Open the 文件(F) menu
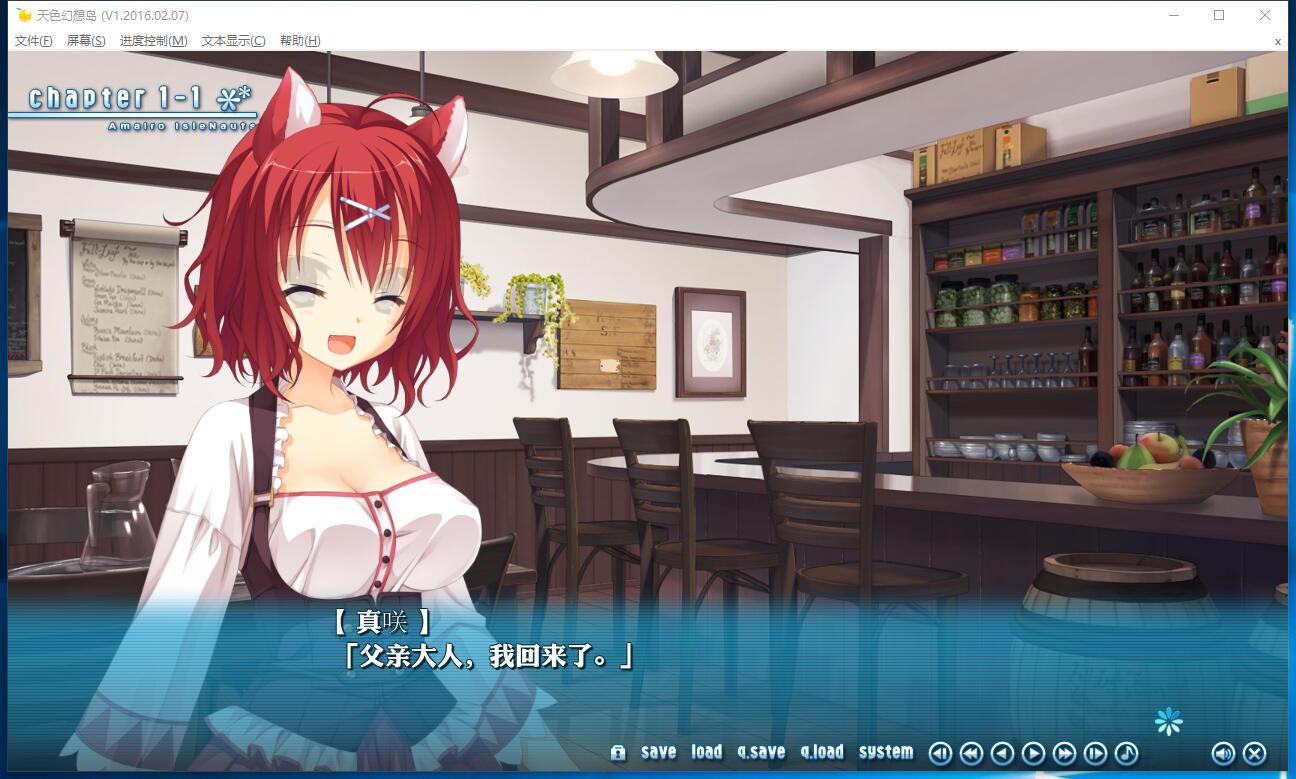1296x779 pixels. 34,41
